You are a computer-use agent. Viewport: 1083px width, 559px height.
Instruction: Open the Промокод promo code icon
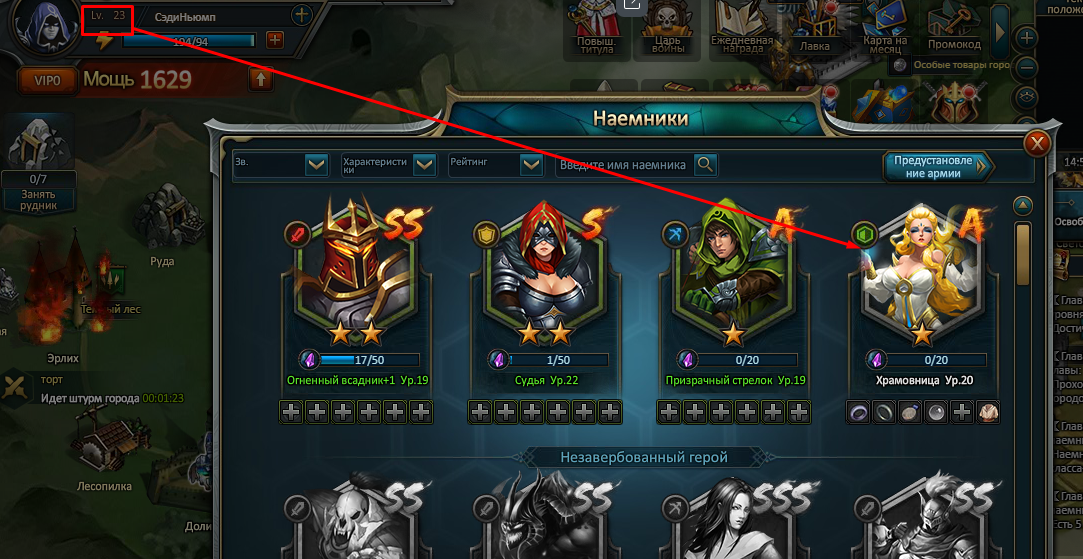(953, 27)
